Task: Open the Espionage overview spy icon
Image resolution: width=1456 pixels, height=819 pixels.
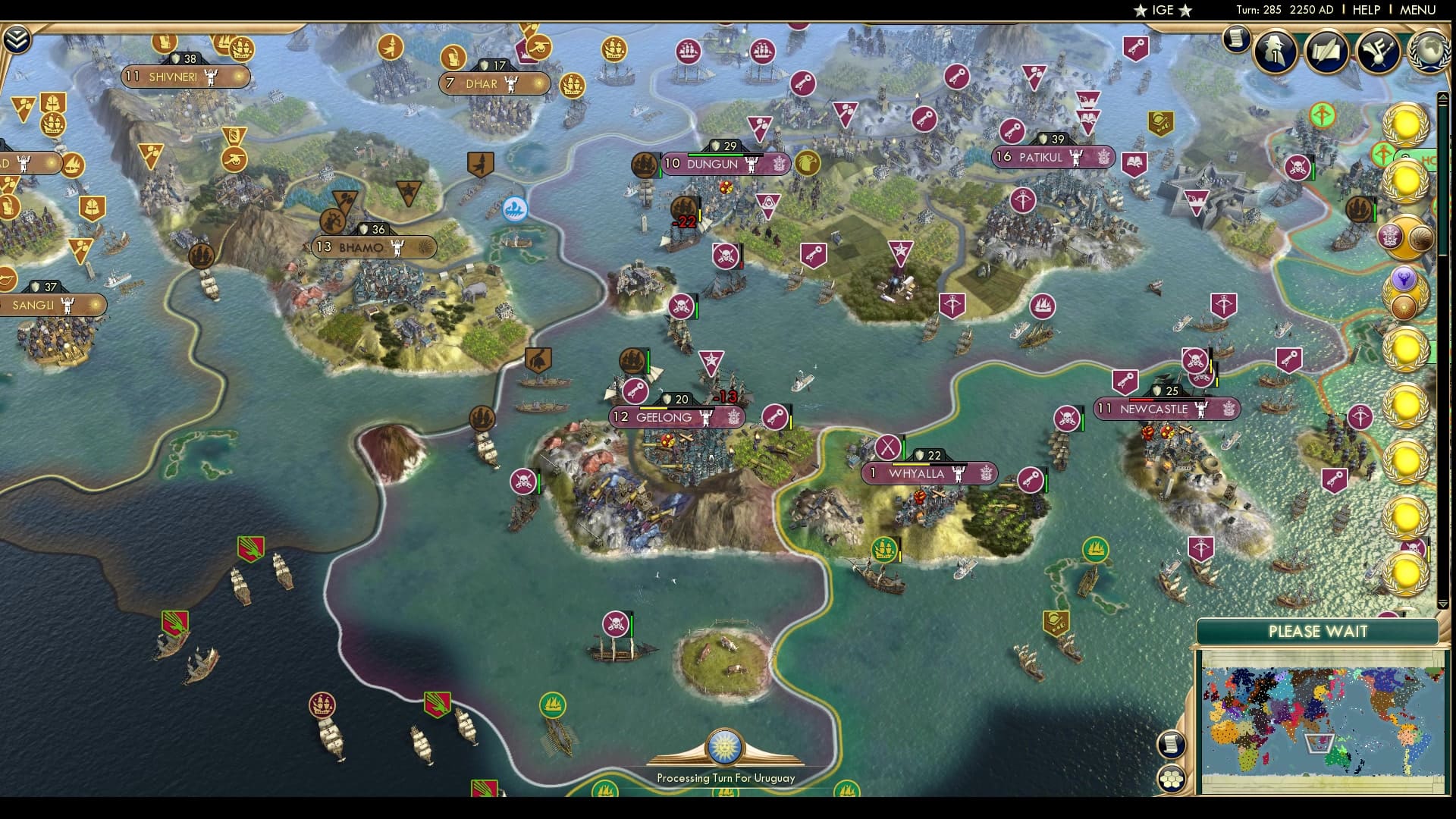Action: pyautogui.click(x=1274, y=52)
